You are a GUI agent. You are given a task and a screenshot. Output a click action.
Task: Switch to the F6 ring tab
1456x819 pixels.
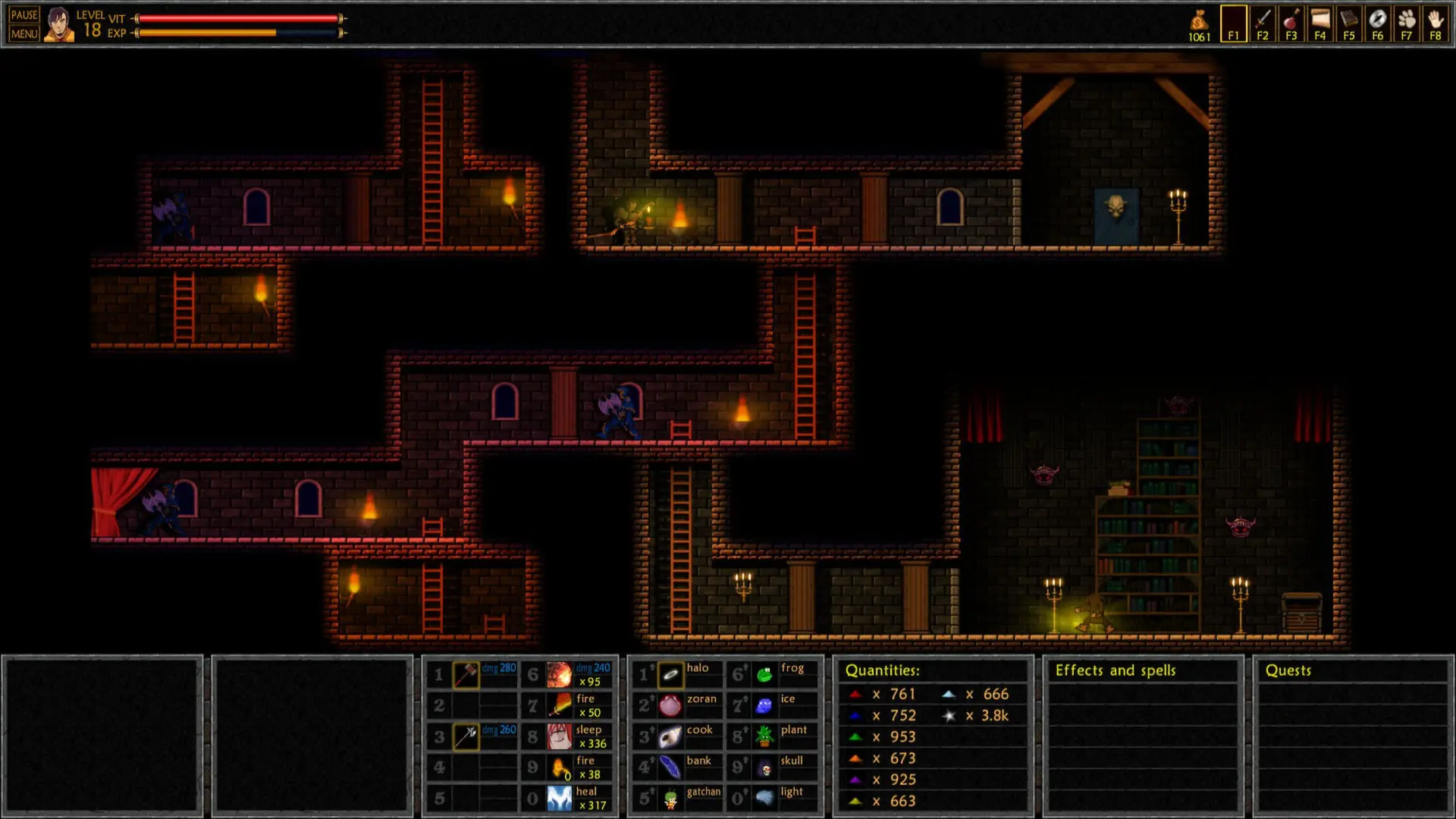point(1378,24)
